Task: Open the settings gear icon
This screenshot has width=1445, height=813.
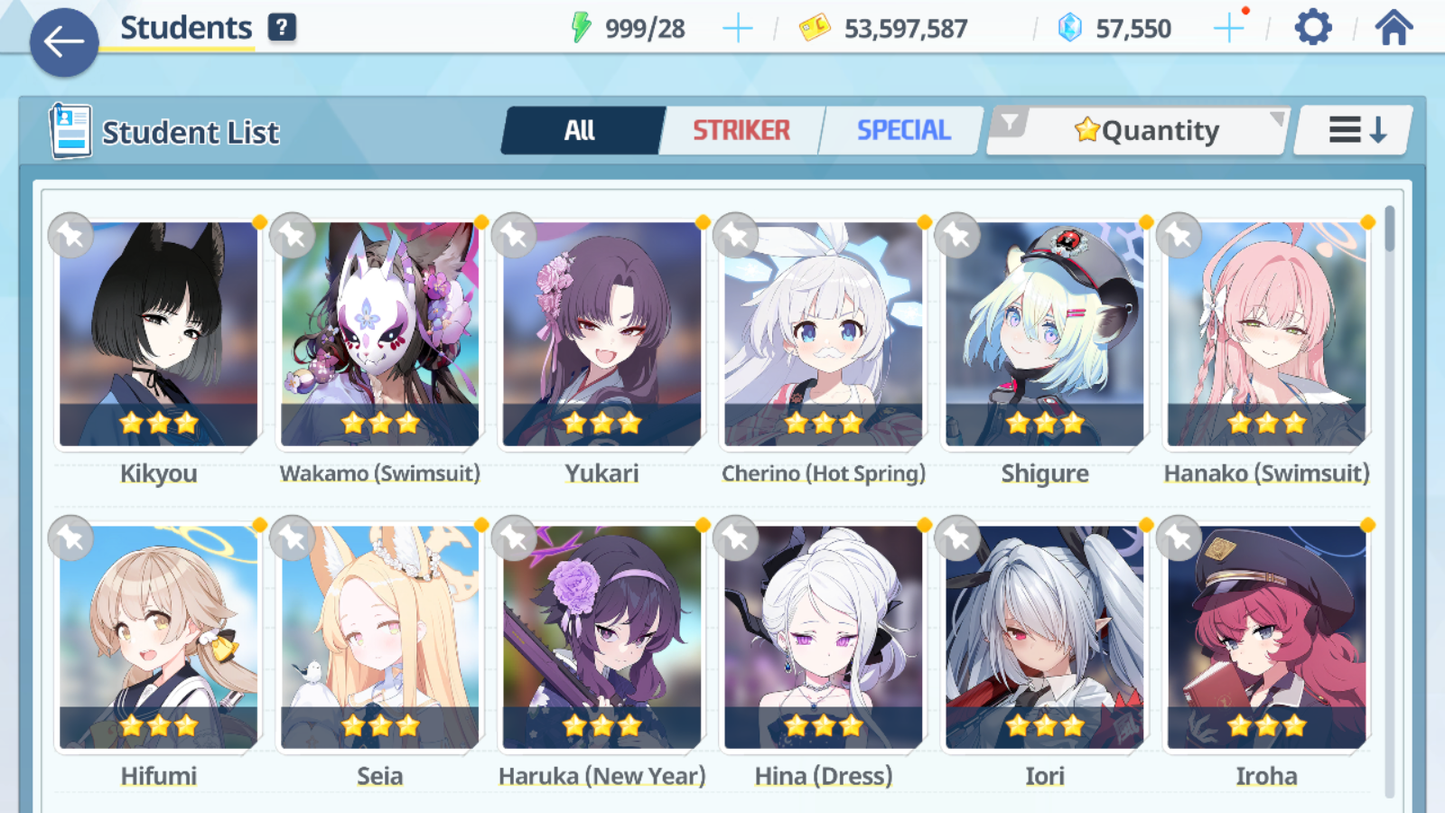Action: (x=1311, y=27)
